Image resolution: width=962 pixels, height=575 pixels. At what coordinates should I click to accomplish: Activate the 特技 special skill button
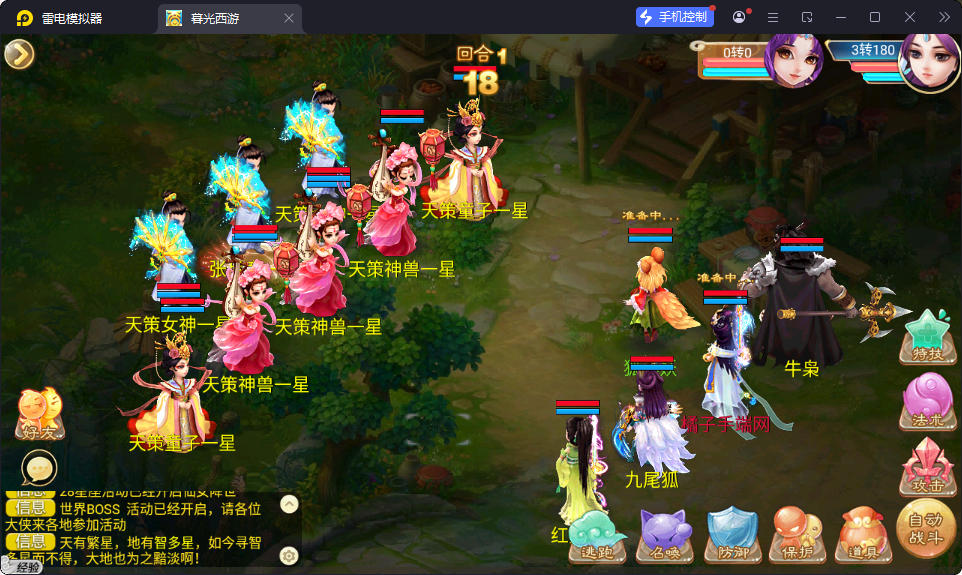coord(927,336)
